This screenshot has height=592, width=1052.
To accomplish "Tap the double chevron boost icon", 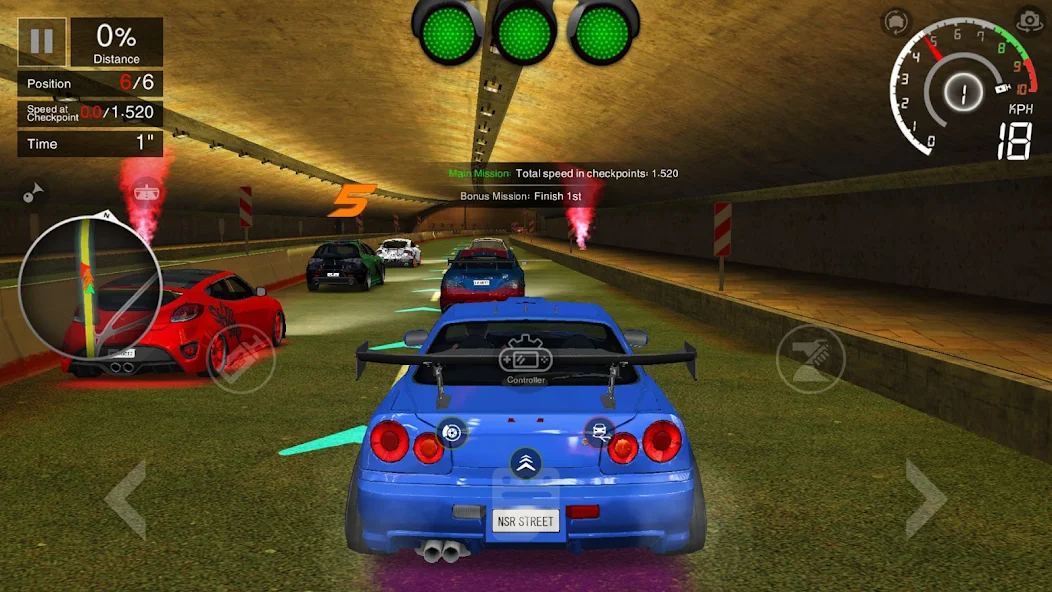I will [x=526, y=462].
